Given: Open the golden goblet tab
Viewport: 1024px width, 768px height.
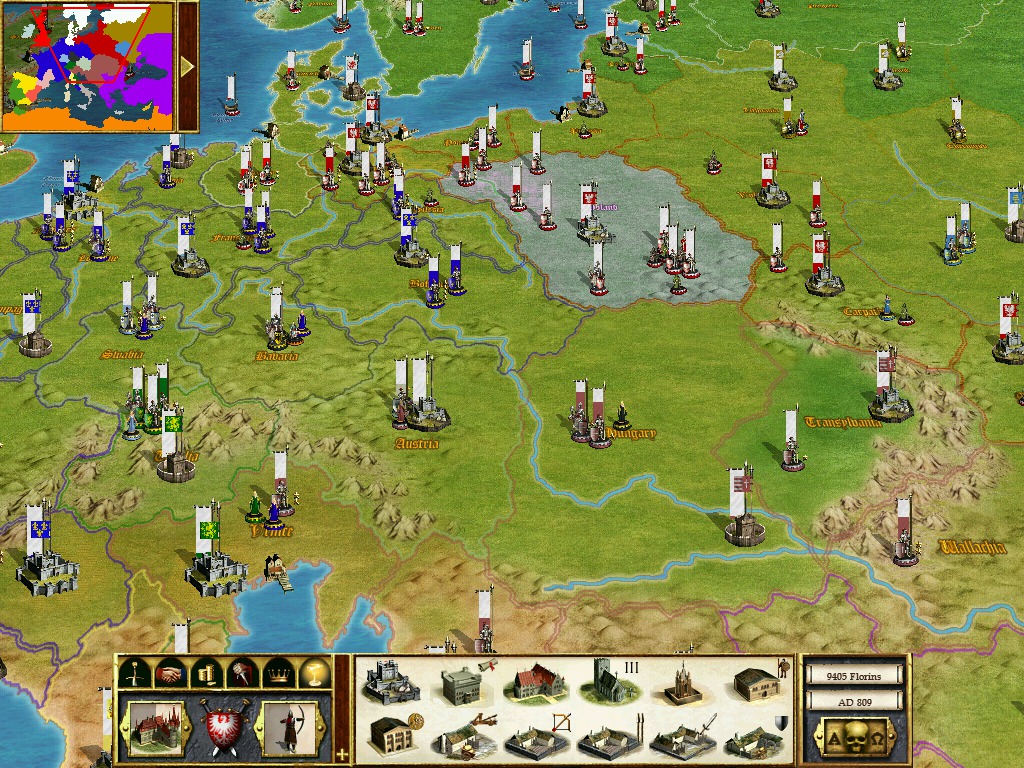Looking at the screenshot, I should coord(314,673).
